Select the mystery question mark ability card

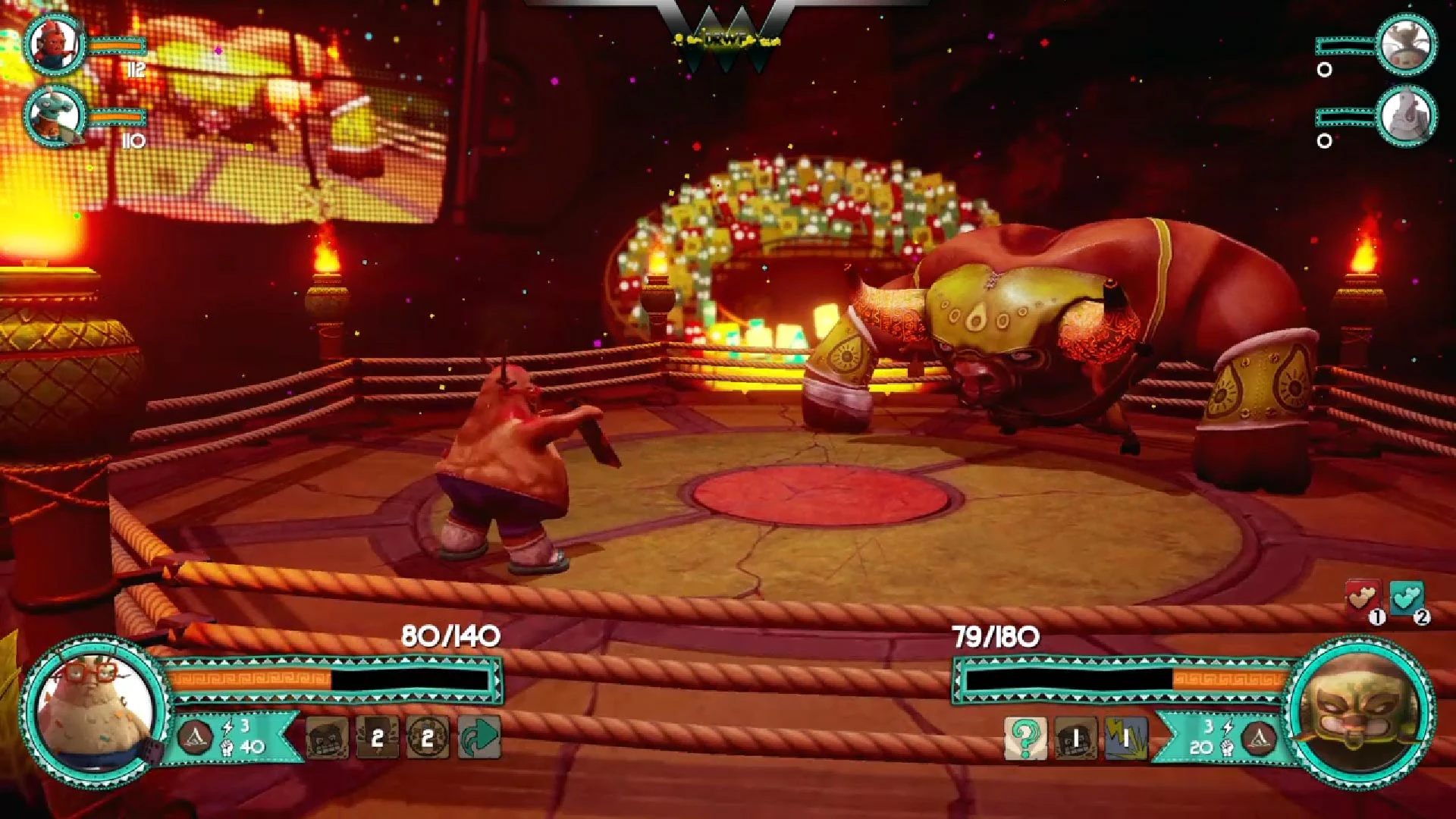pyautogui.click(x=1026, y=736)
